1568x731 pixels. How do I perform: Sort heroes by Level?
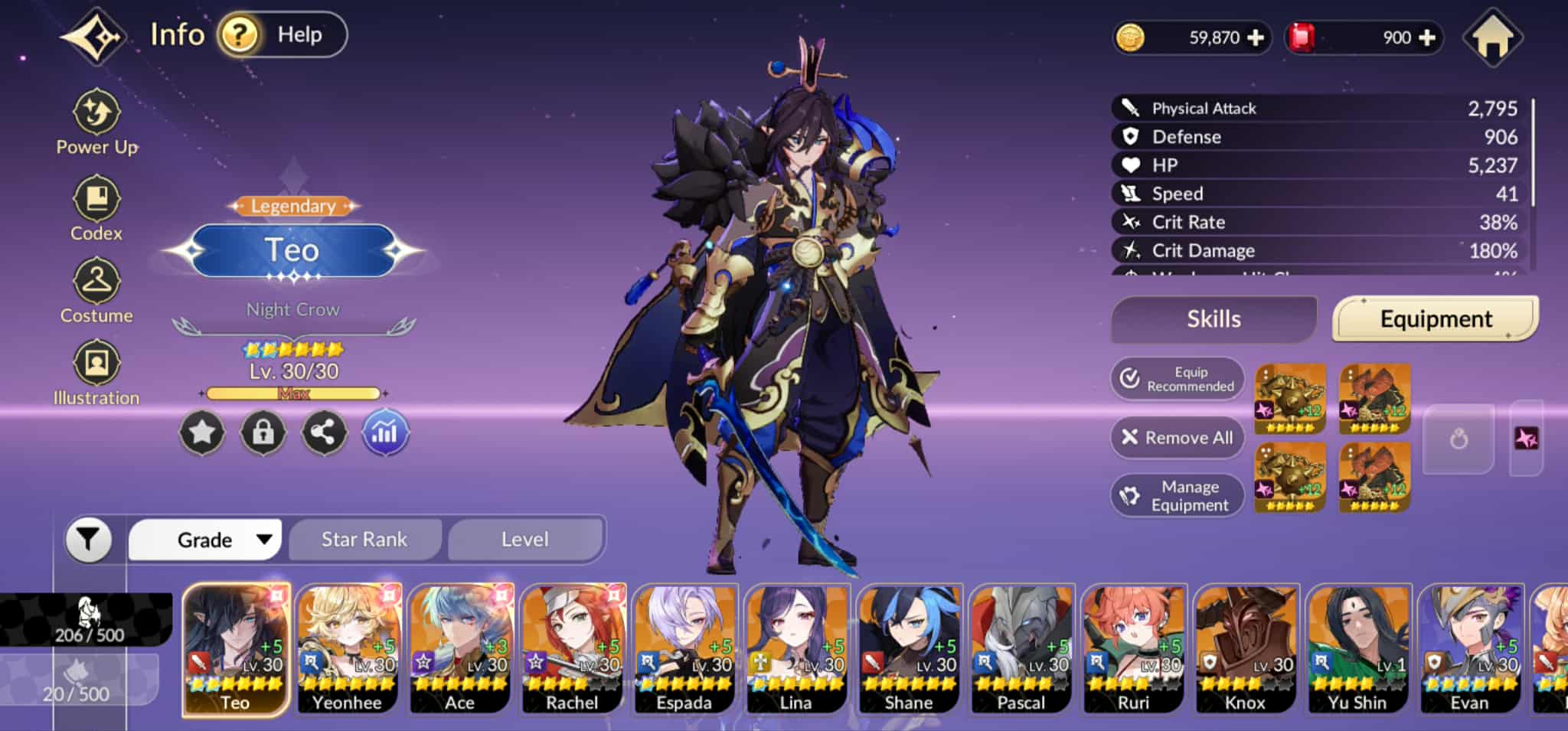pos(525,540)
